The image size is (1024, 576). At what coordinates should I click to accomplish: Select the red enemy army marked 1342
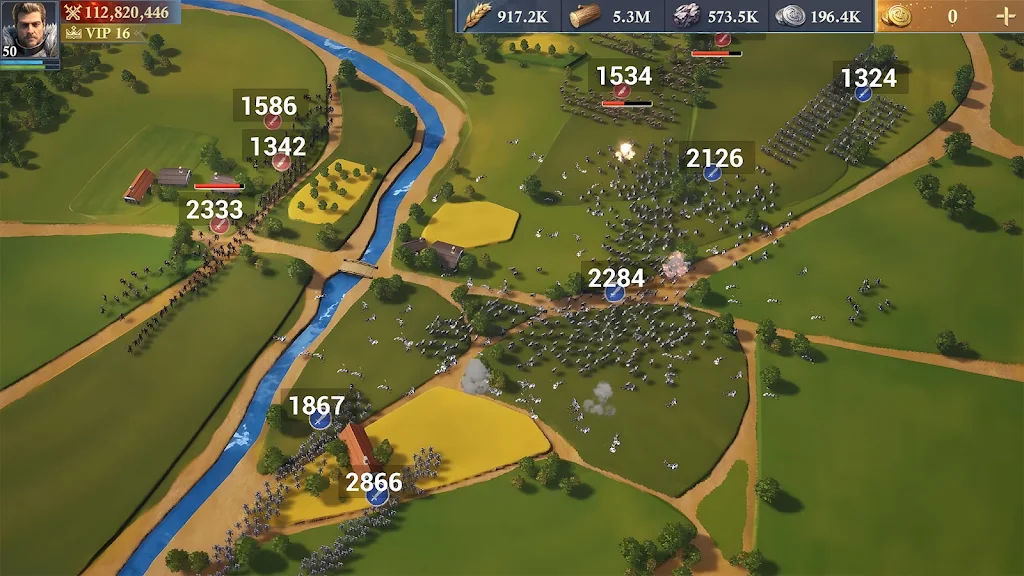pos(281,162)
